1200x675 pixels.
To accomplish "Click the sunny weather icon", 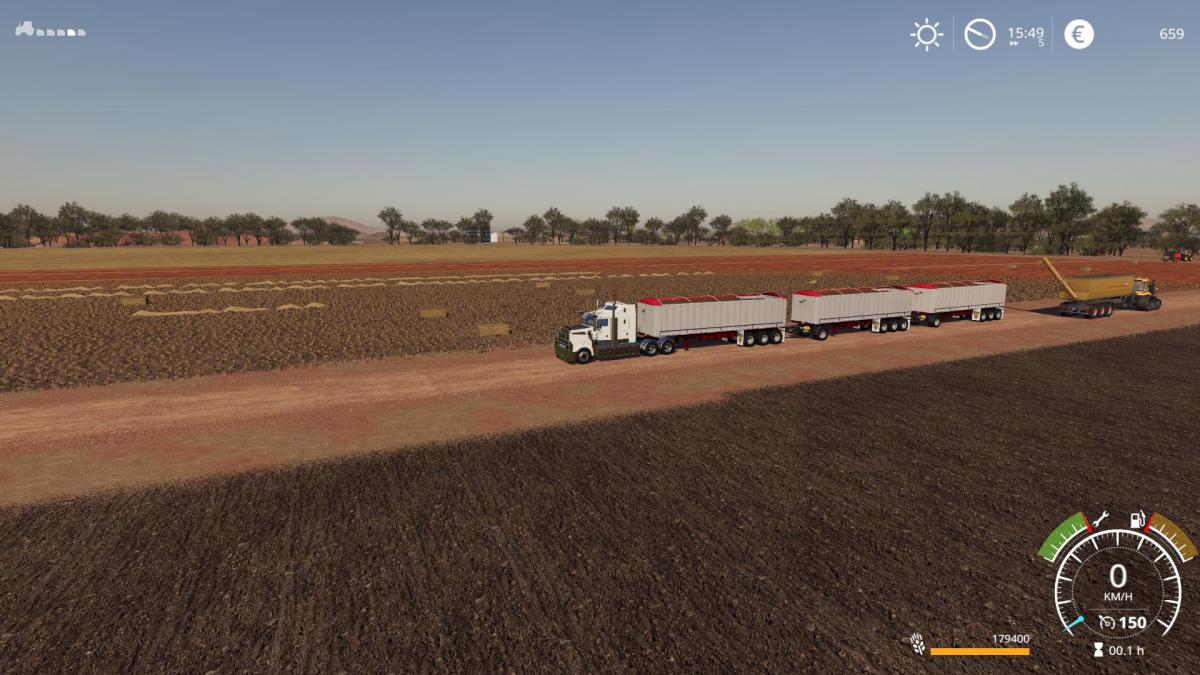I will [x=927, y=35].
